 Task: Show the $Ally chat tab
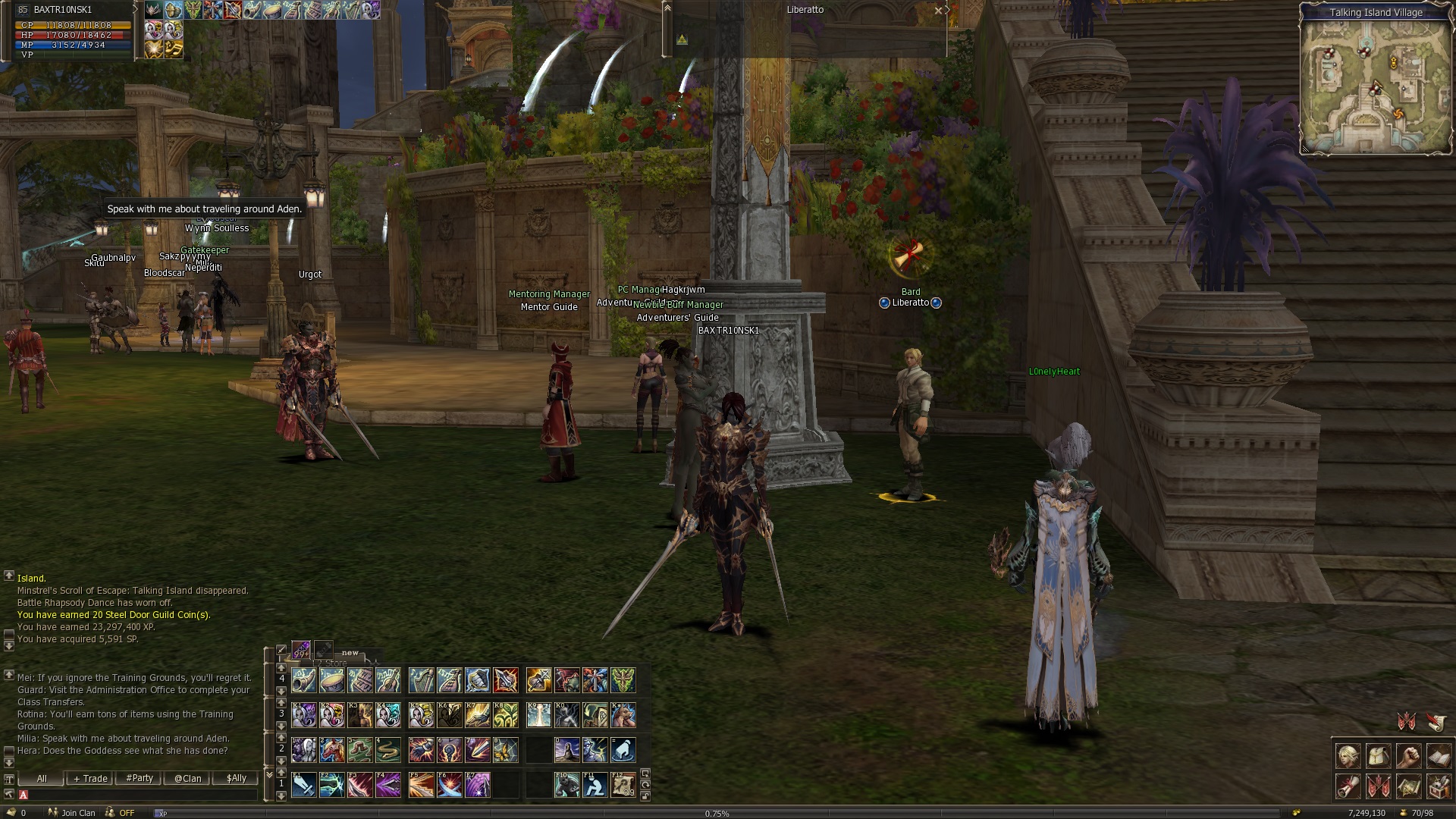tap(237, 778)
